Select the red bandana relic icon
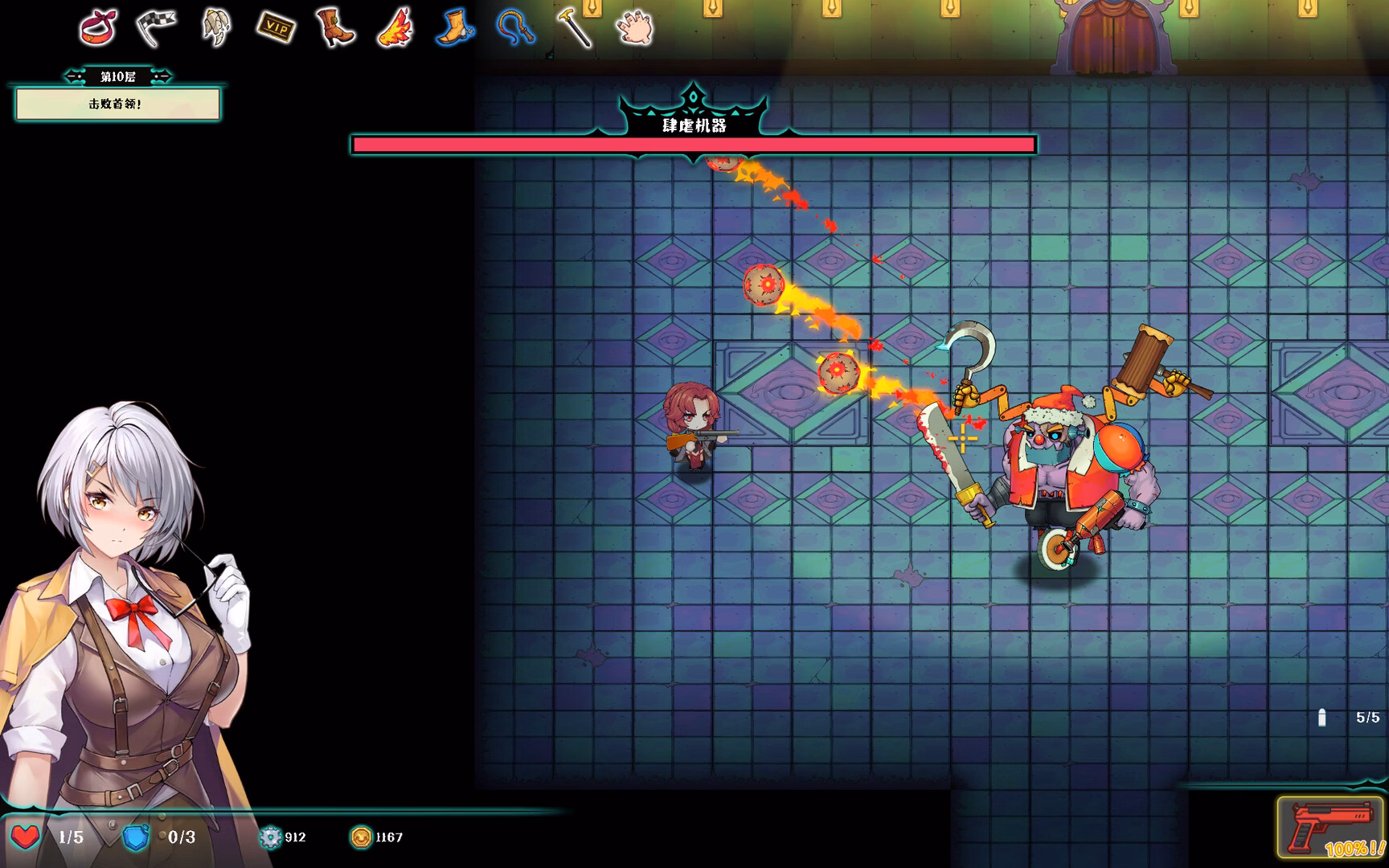Image resolution: width=1389 pixels, height=868 pixels. coord(98,27)
